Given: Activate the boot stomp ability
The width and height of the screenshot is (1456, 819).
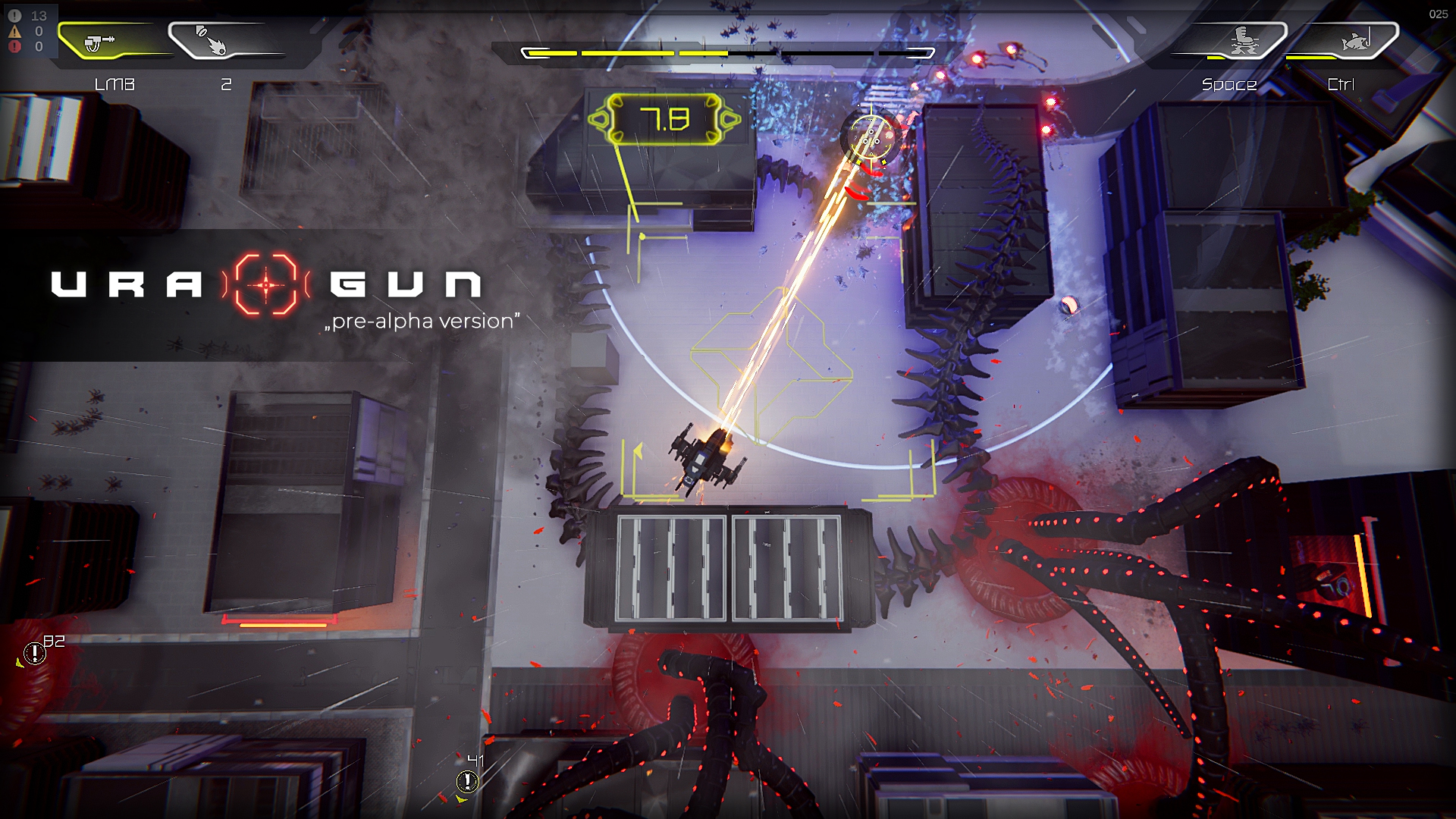Looking at the screenshot, I should click(x=1242, y=41).
